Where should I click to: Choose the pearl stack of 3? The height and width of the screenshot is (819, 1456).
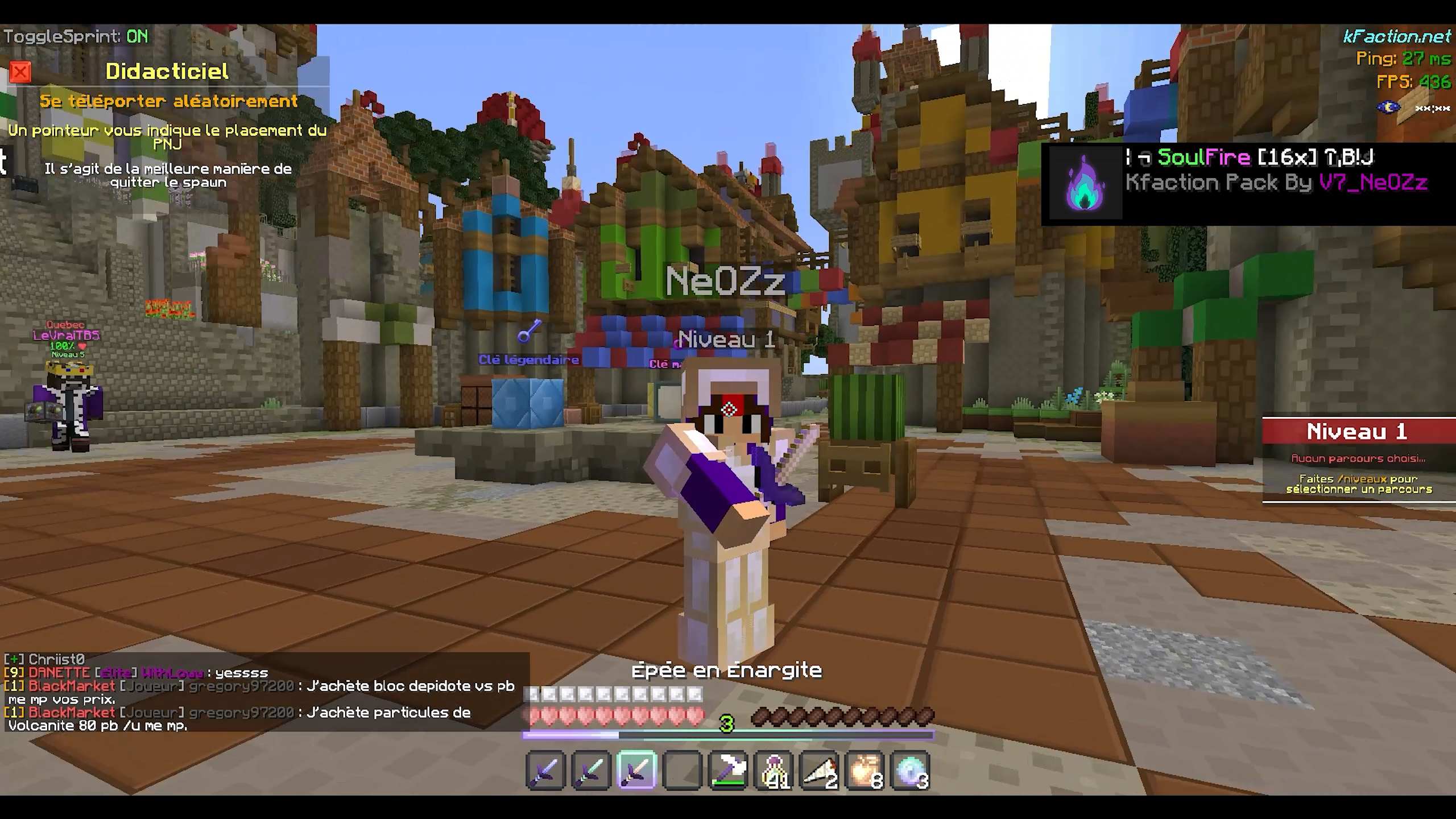click(x=911, y=771)
